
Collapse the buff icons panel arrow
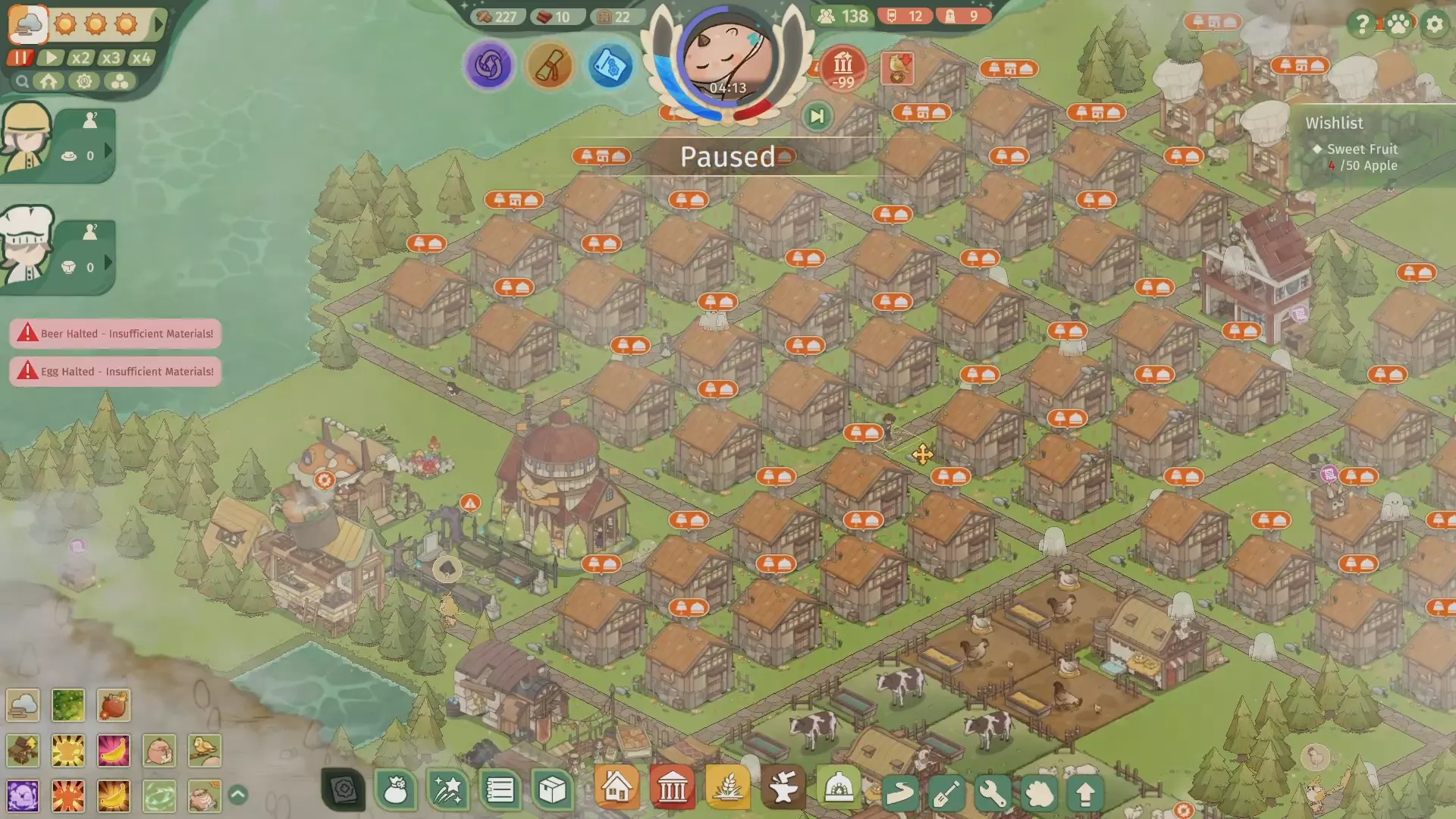tap(237, 795)
